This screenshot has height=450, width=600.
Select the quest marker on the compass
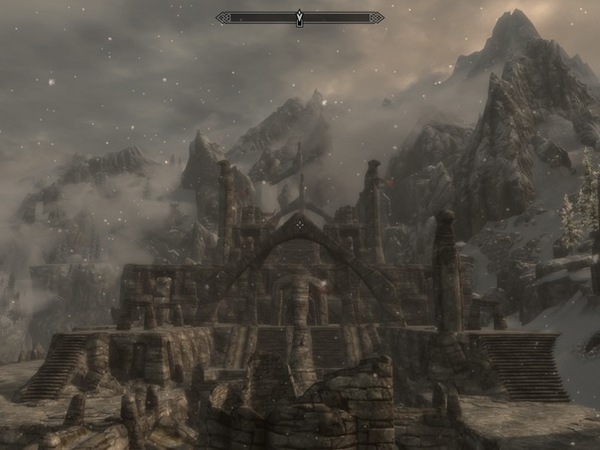click(x=299, y=18)
